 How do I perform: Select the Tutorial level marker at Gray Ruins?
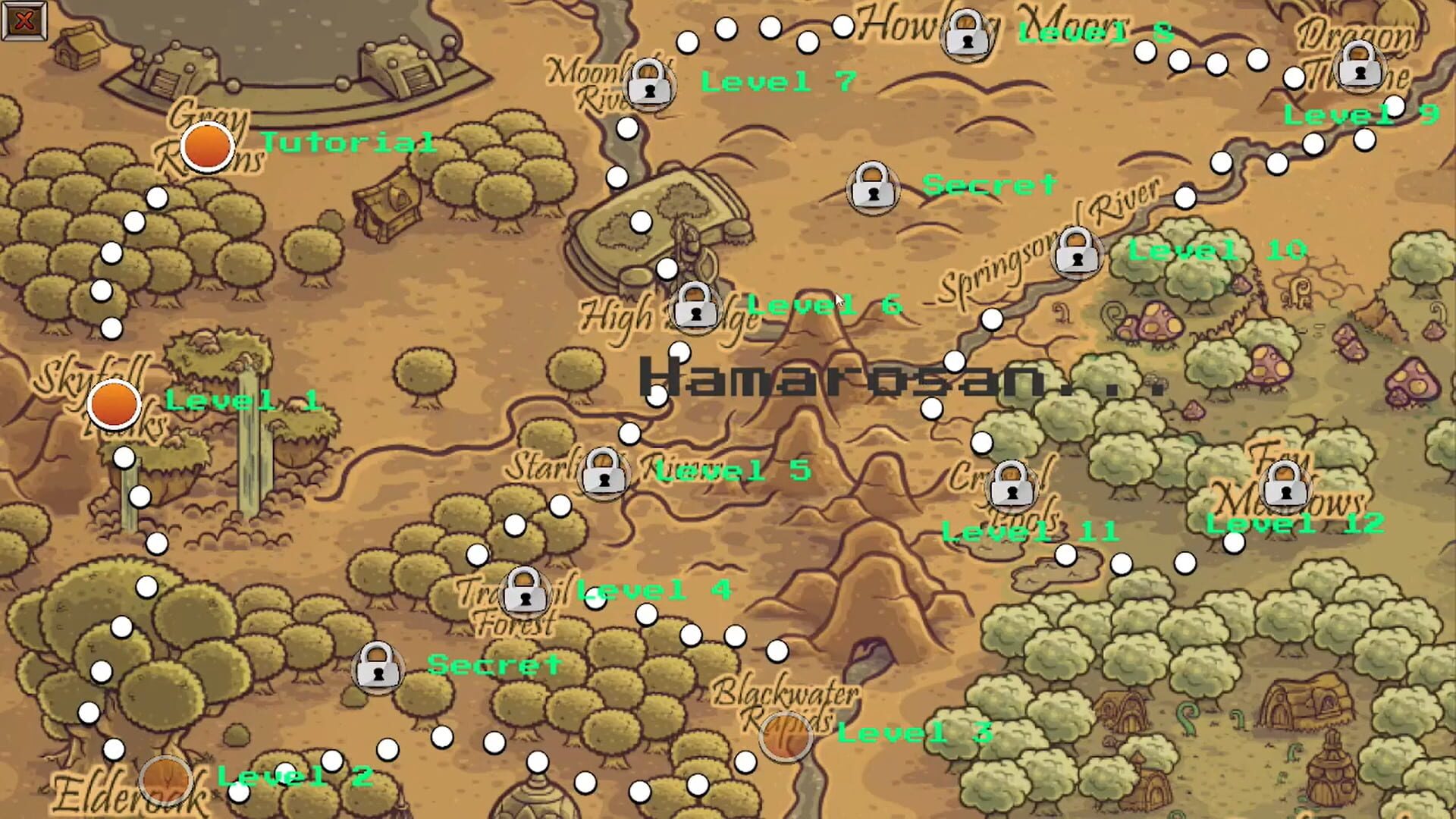point(206,147)
